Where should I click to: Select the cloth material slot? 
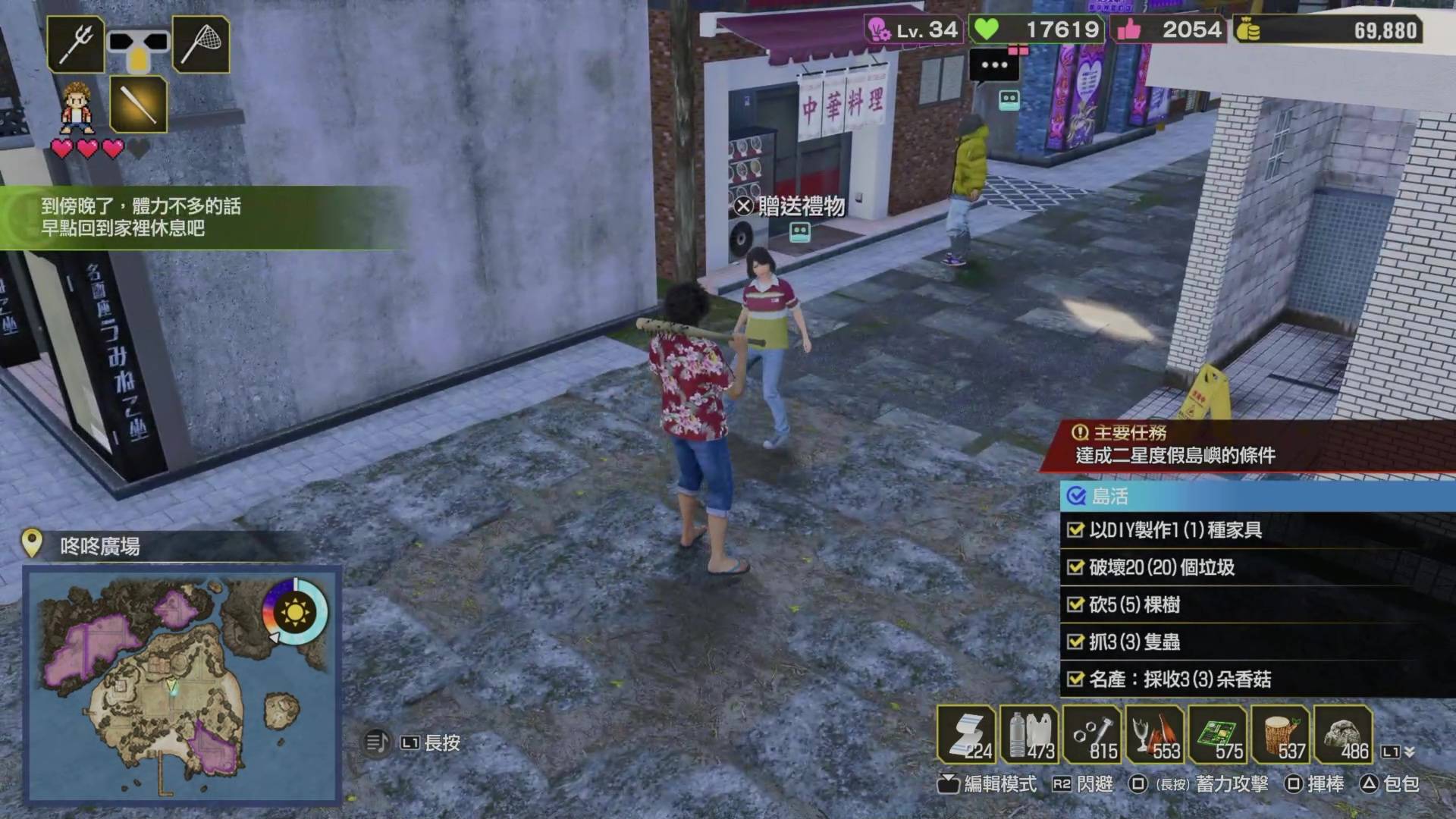(x=966, y=734)
